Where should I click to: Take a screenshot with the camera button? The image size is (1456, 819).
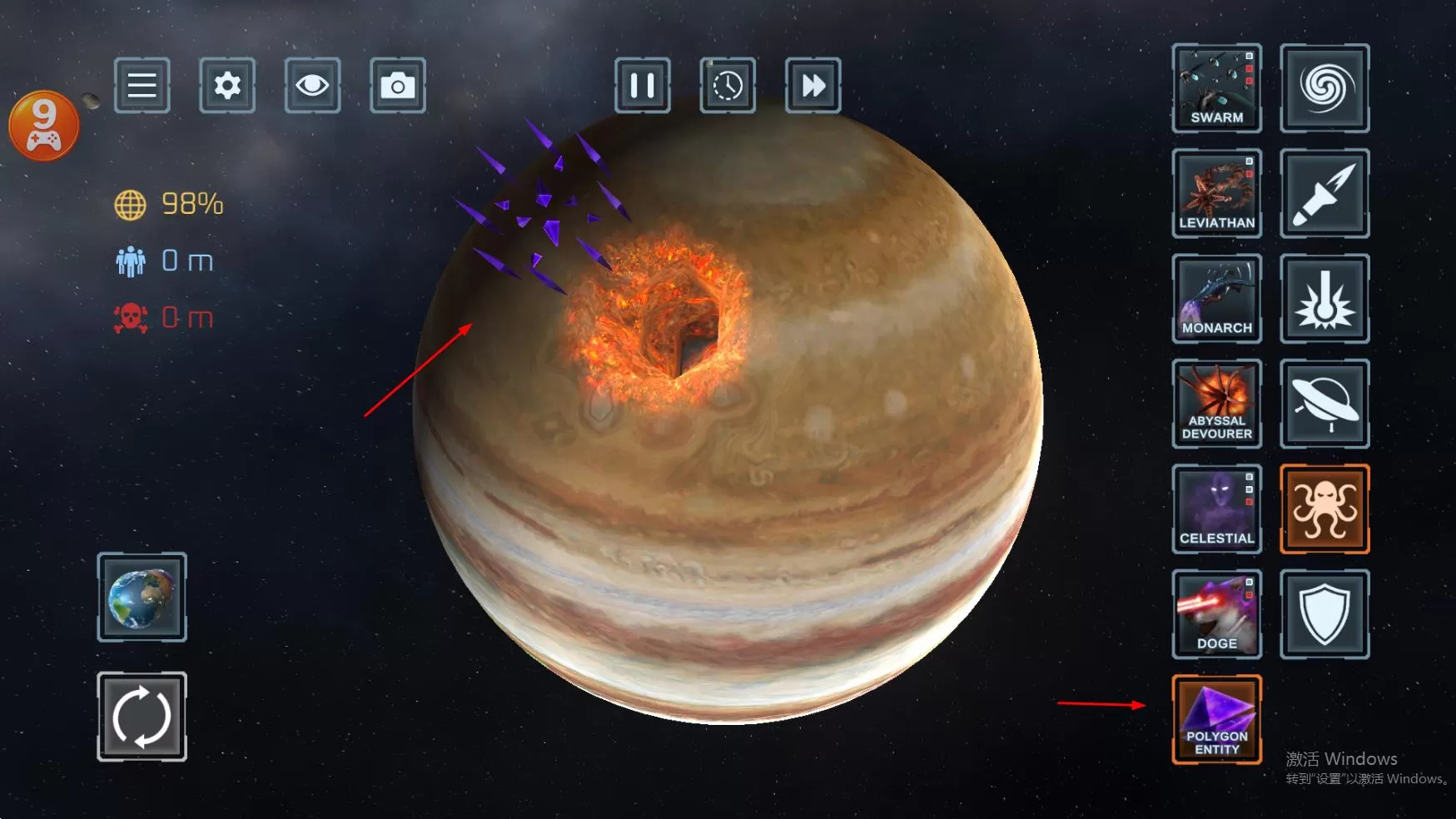(x=397, y=85)
